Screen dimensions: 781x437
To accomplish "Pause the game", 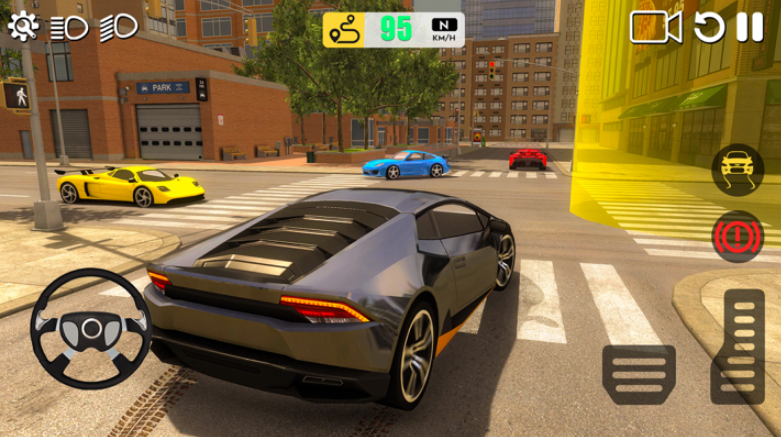I will pyautogui.click(x=750, y=27).
